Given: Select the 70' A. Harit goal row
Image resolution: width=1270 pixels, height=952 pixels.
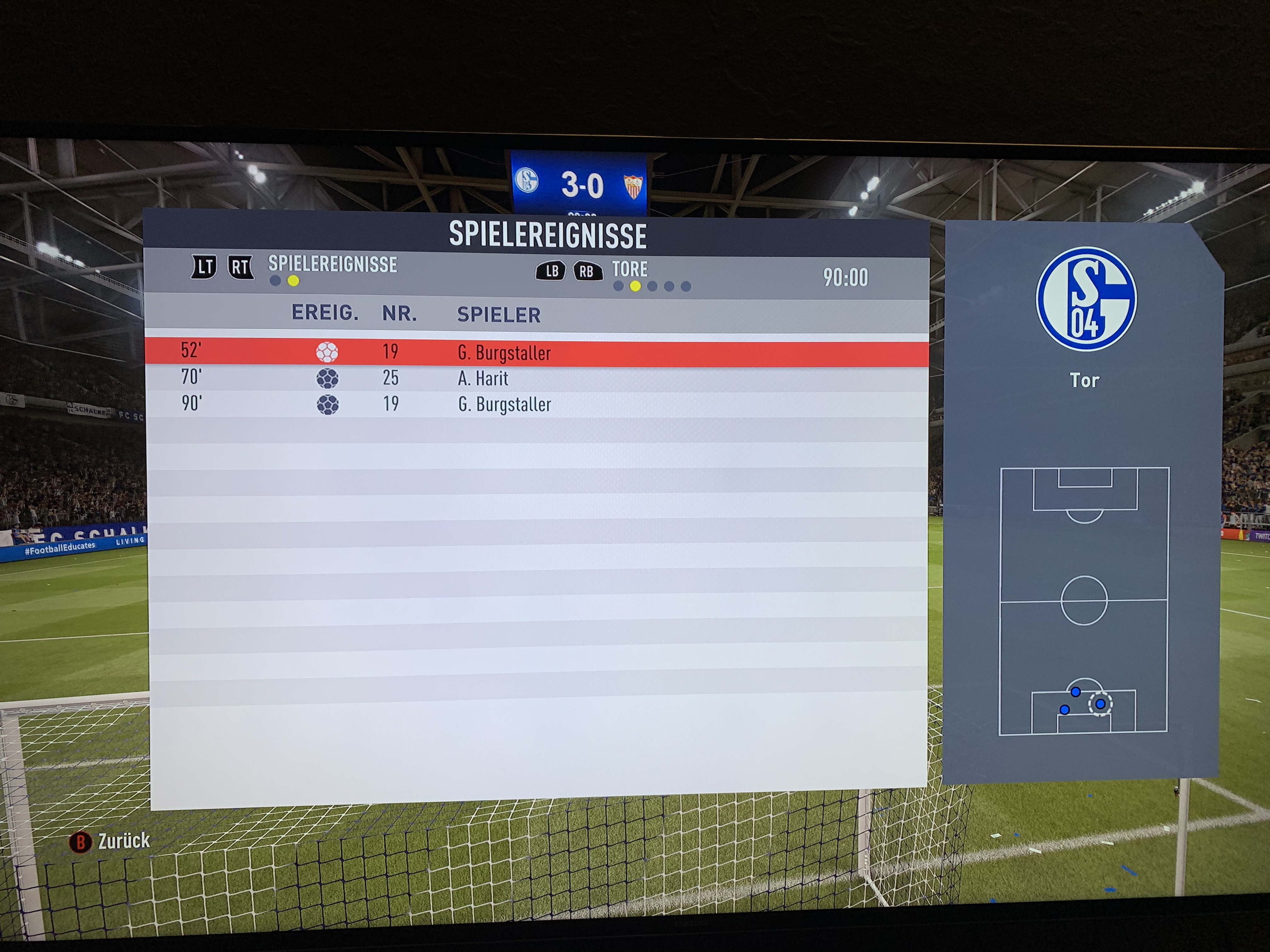Looking at the screenshot, I should [536, 378].
